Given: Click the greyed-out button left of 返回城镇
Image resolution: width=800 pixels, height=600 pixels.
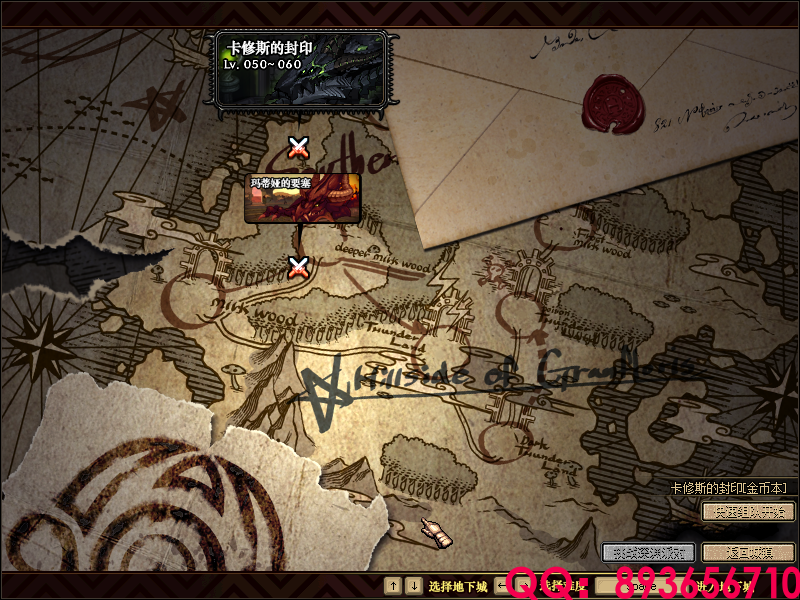Looking at the screenshot, I should (x=648, y=552).
